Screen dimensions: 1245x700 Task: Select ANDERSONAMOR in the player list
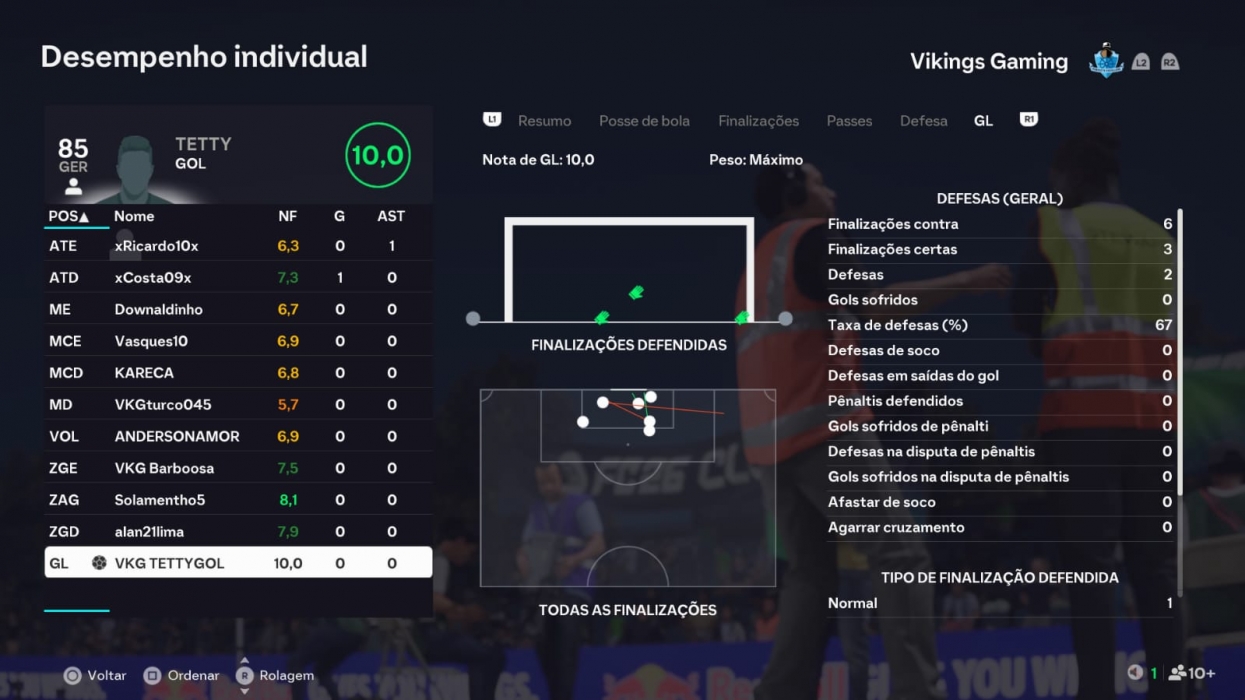pyautogui.click(x=238, y=437)
